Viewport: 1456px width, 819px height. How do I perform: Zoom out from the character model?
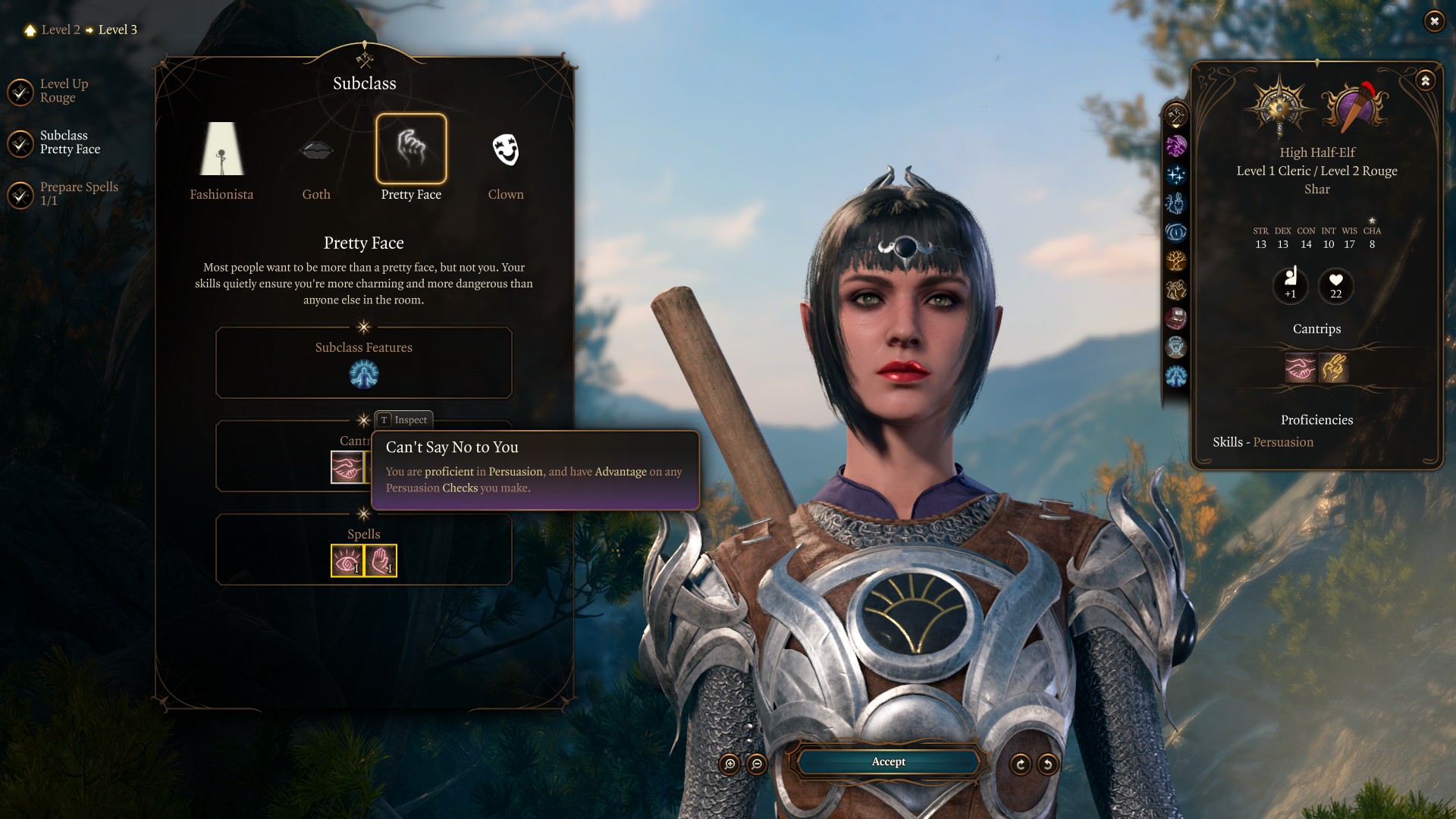[x=757, y=764]
